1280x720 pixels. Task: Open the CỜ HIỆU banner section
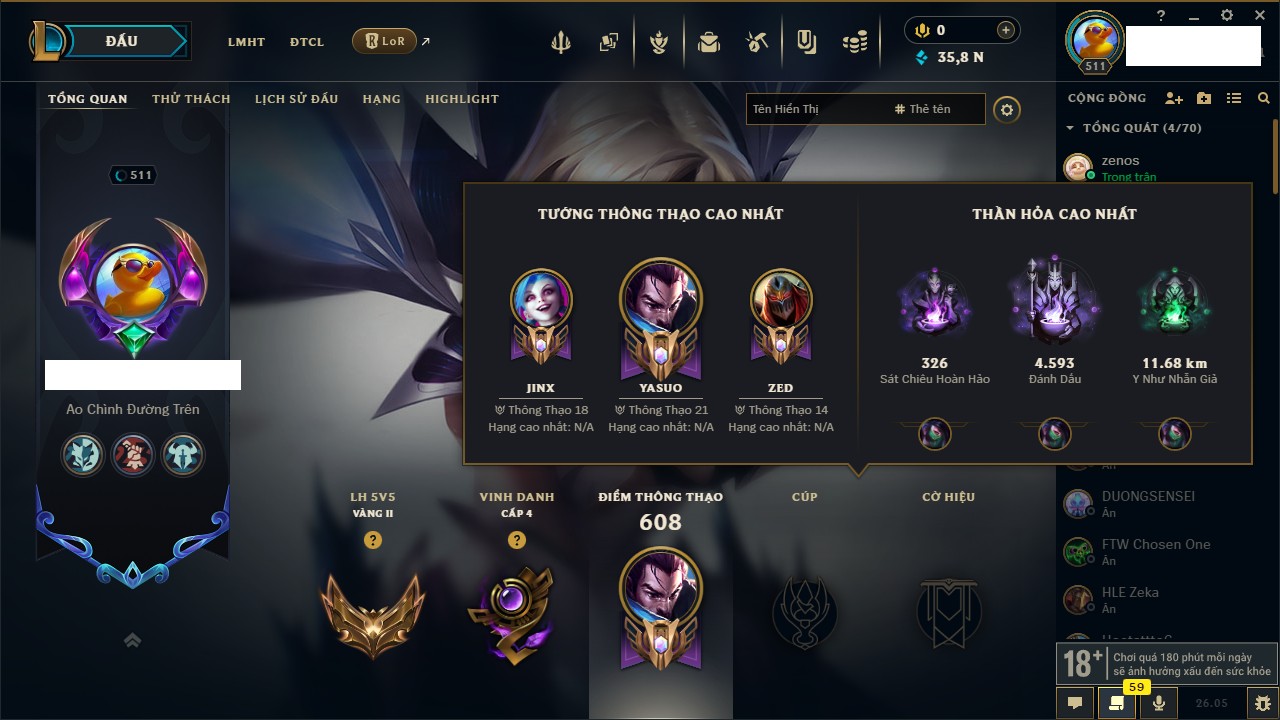tap(948, 610)
